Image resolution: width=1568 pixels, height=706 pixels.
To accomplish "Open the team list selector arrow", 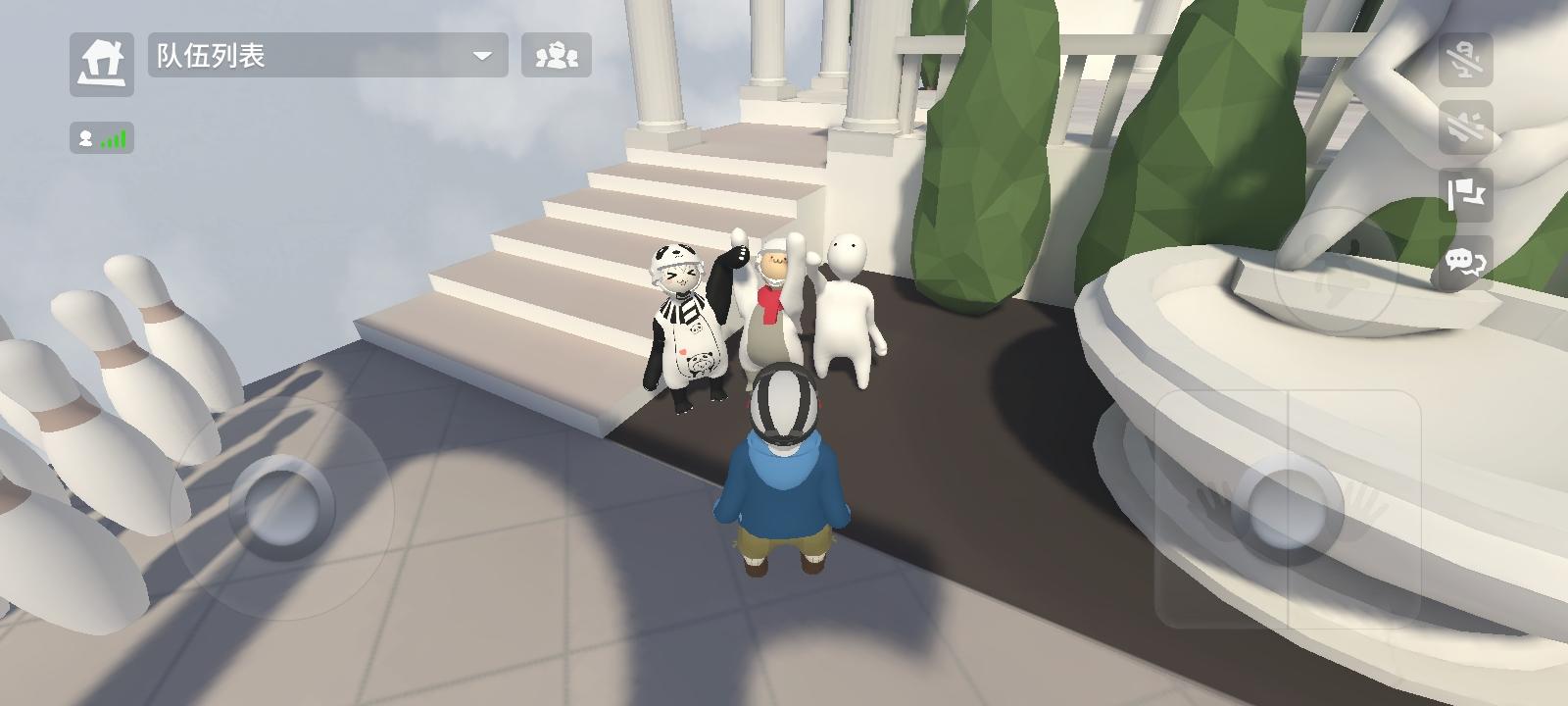I will point(482,56).
